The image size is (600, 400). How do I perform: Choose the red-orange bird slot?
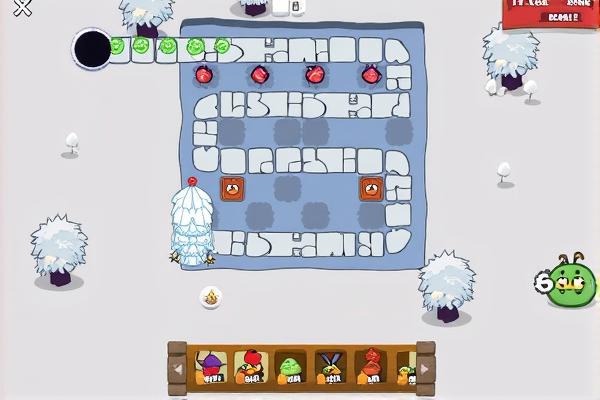pos(371,367)
